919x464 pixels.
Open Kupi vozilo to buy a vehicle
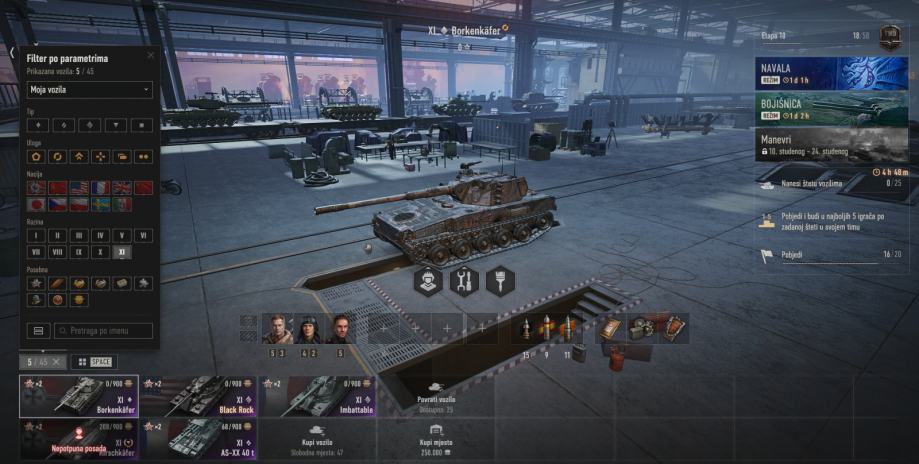(317, 440)
